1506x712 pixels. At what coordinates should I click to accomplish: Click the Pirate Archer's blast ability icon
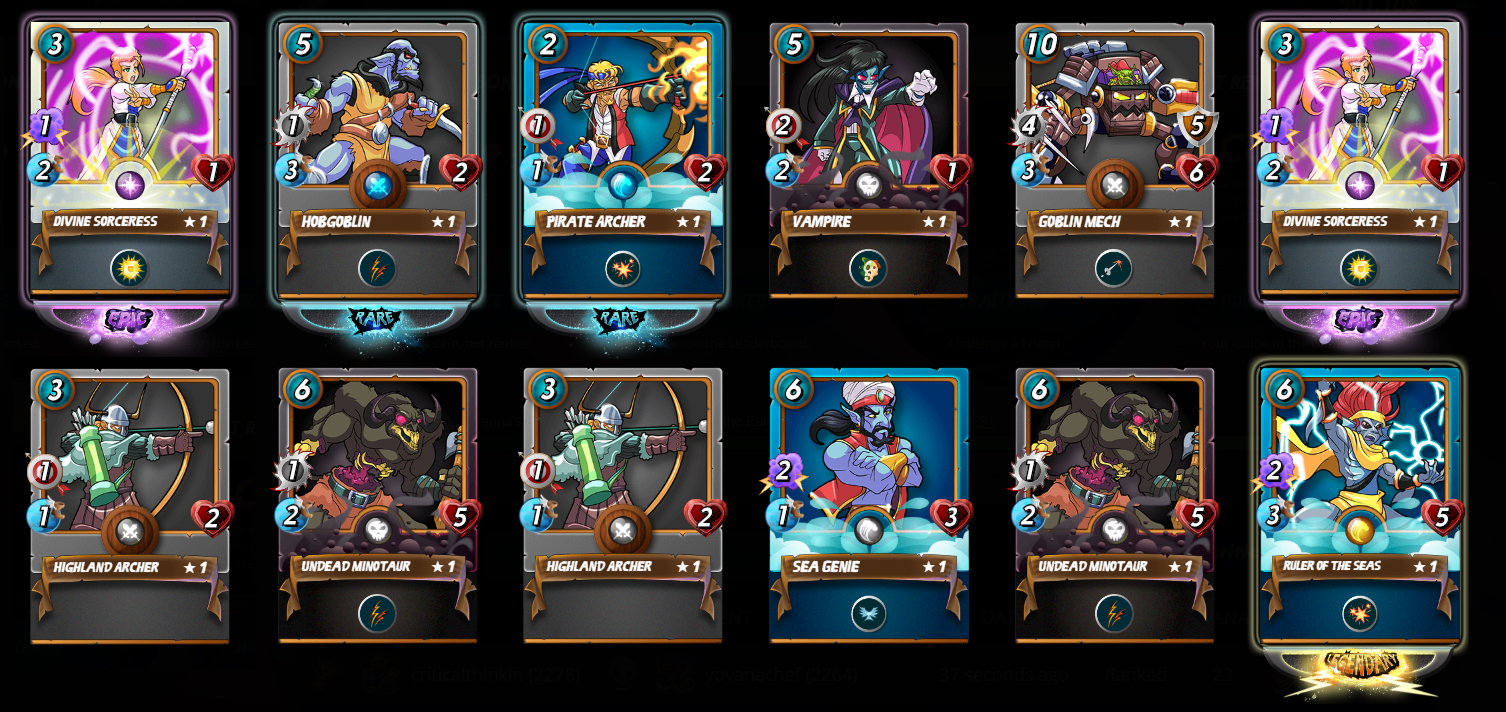[x=622, y=268]
